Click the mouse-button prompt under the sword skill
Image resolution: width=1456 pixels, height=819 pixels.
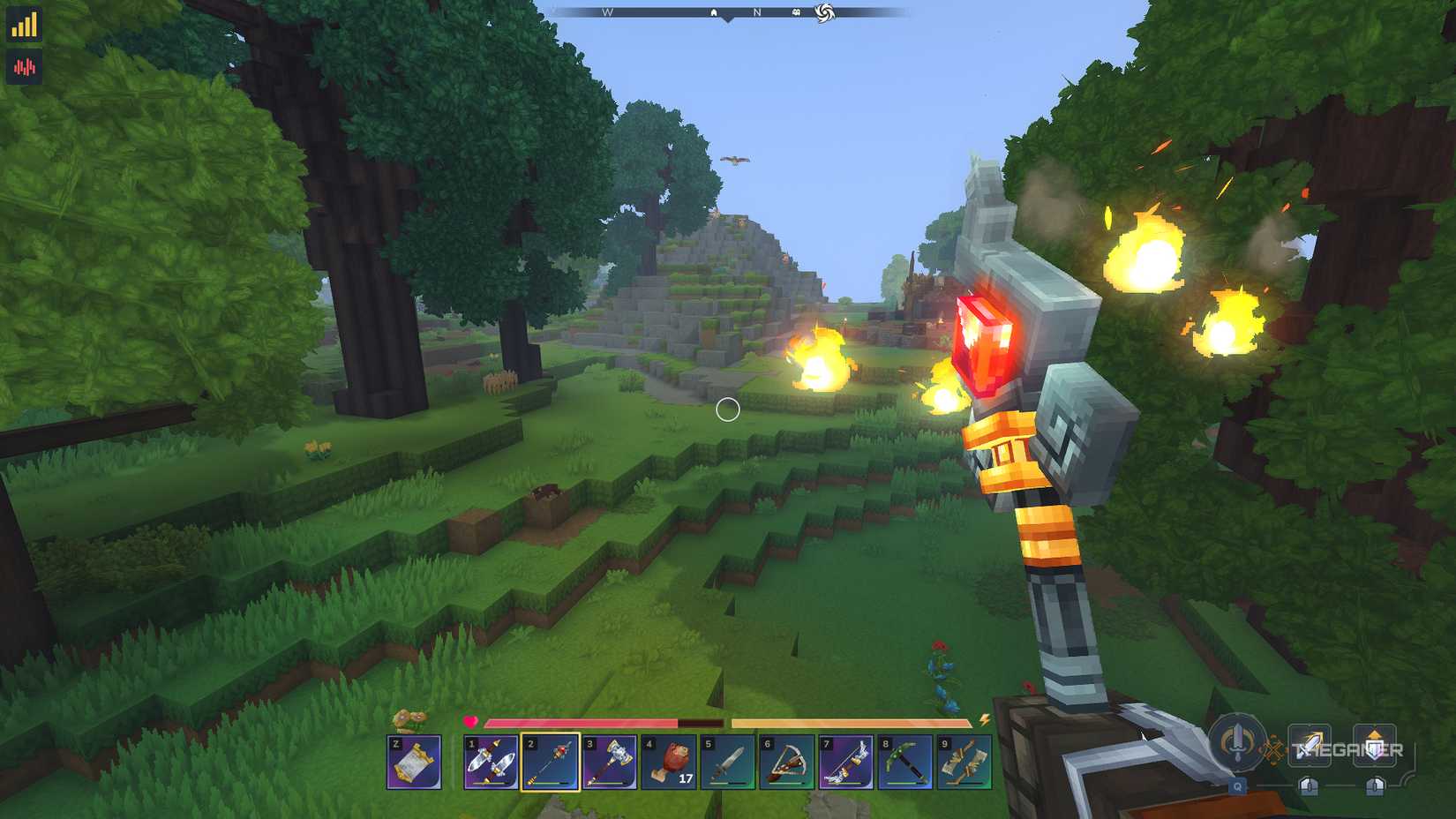pyautogui.click(x=1308, y=786)
